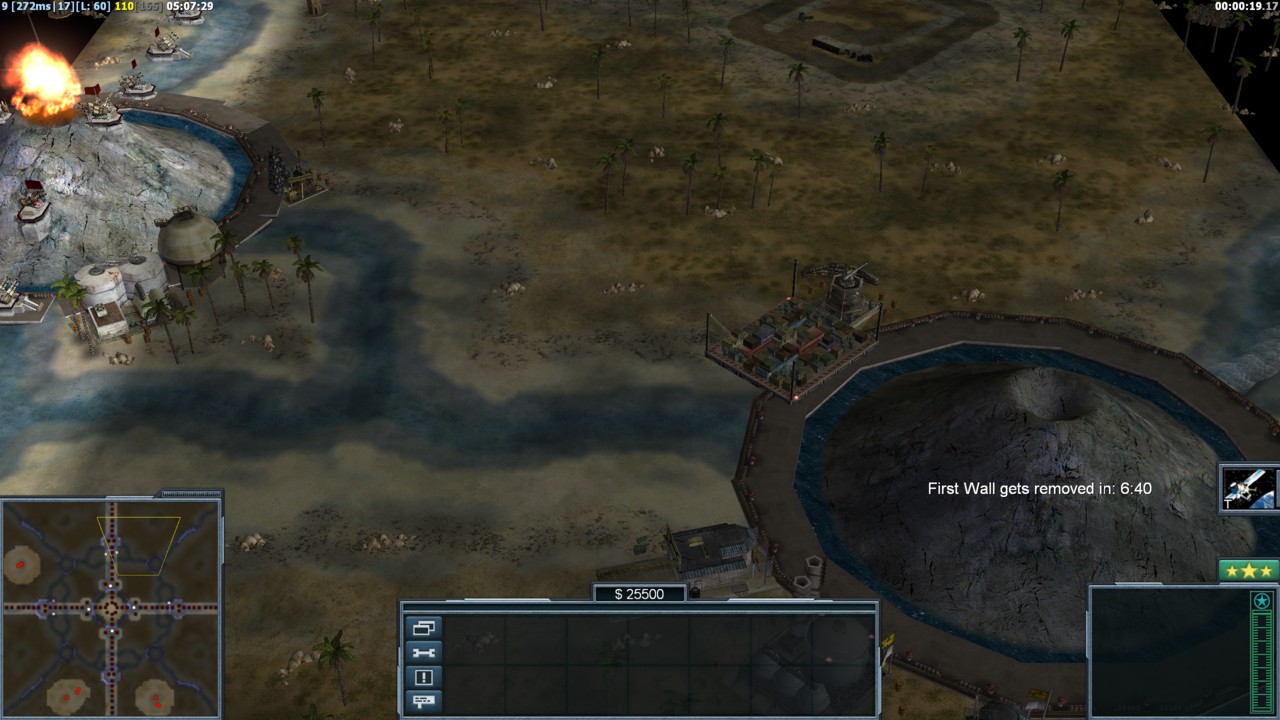
Task: Select the wrench-shaped button in the command bar
Action: pyautogui.click(x=423, y=653)
